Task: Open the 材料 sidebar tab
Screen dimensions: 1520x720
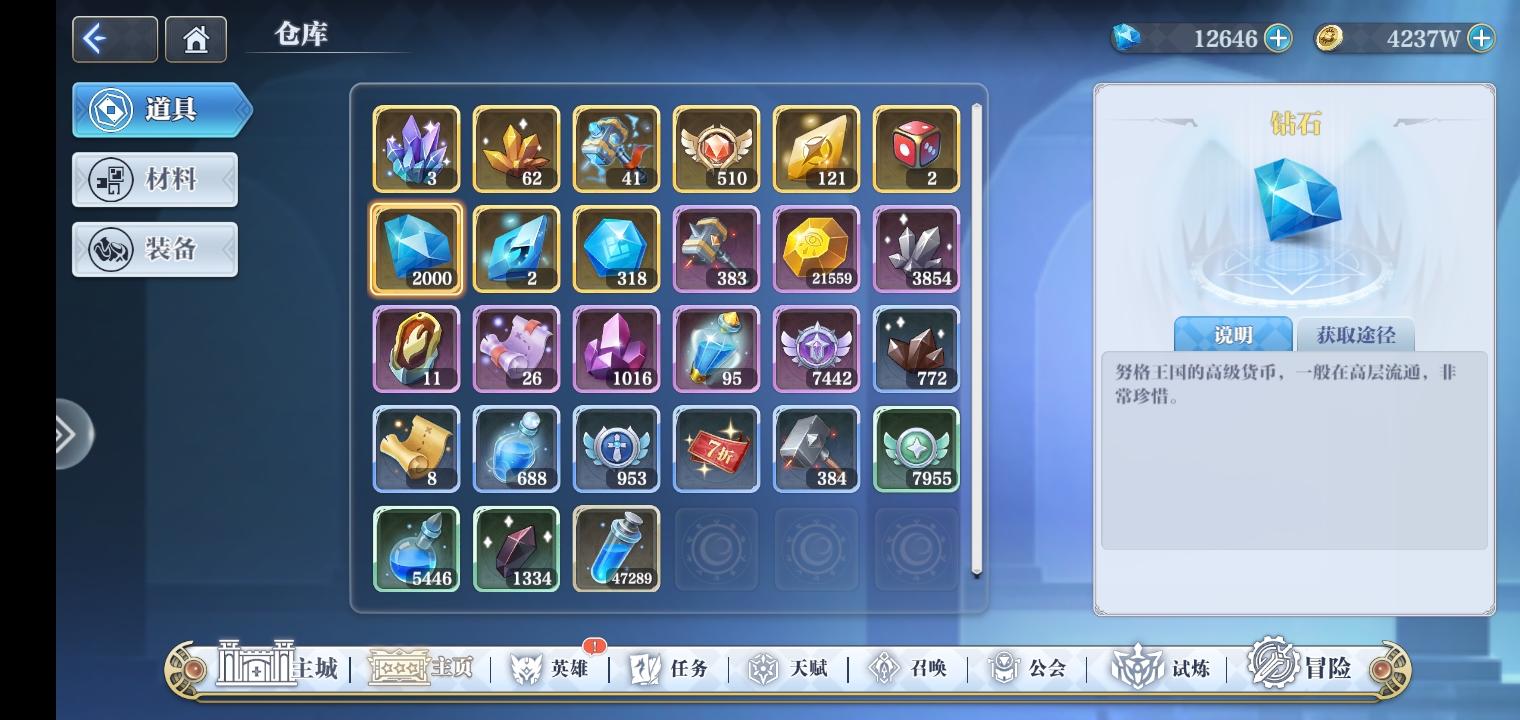Action: 154,179
